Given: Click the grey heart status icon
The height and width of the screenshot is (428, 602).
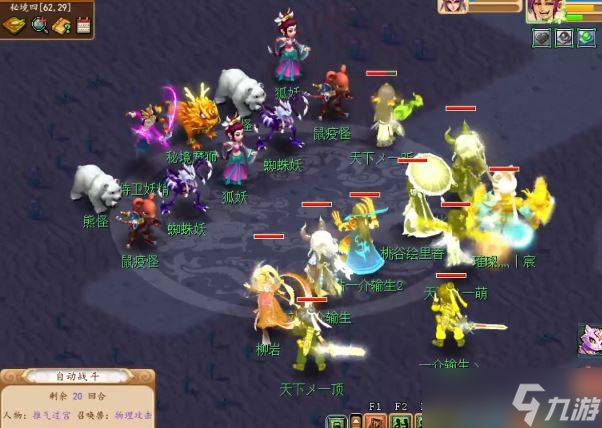Looking at the screenshot, I should click(541, 38).
